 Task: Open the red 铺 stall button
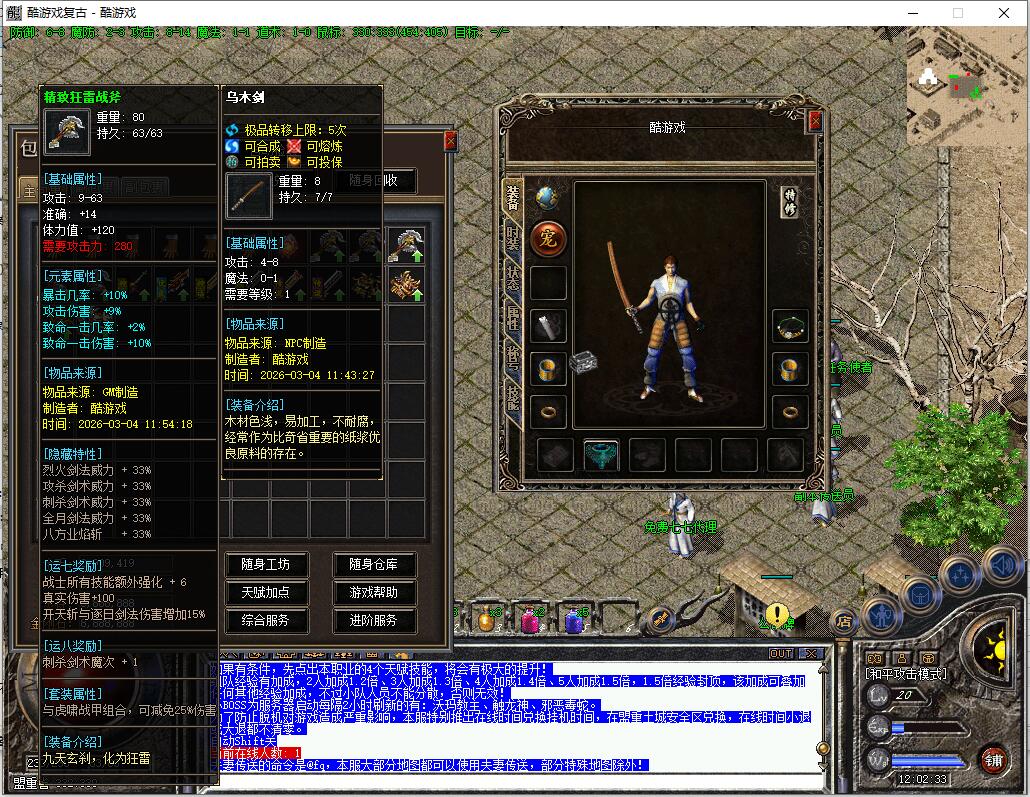tap(993, 759)
